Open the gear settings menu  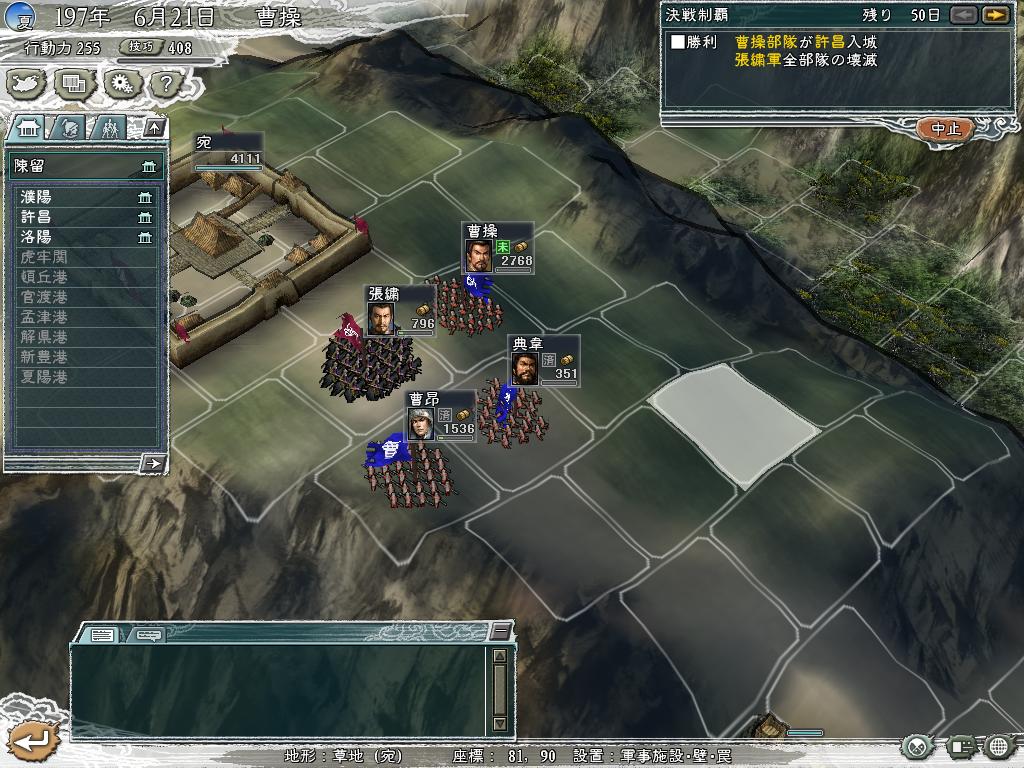[119, 83]
